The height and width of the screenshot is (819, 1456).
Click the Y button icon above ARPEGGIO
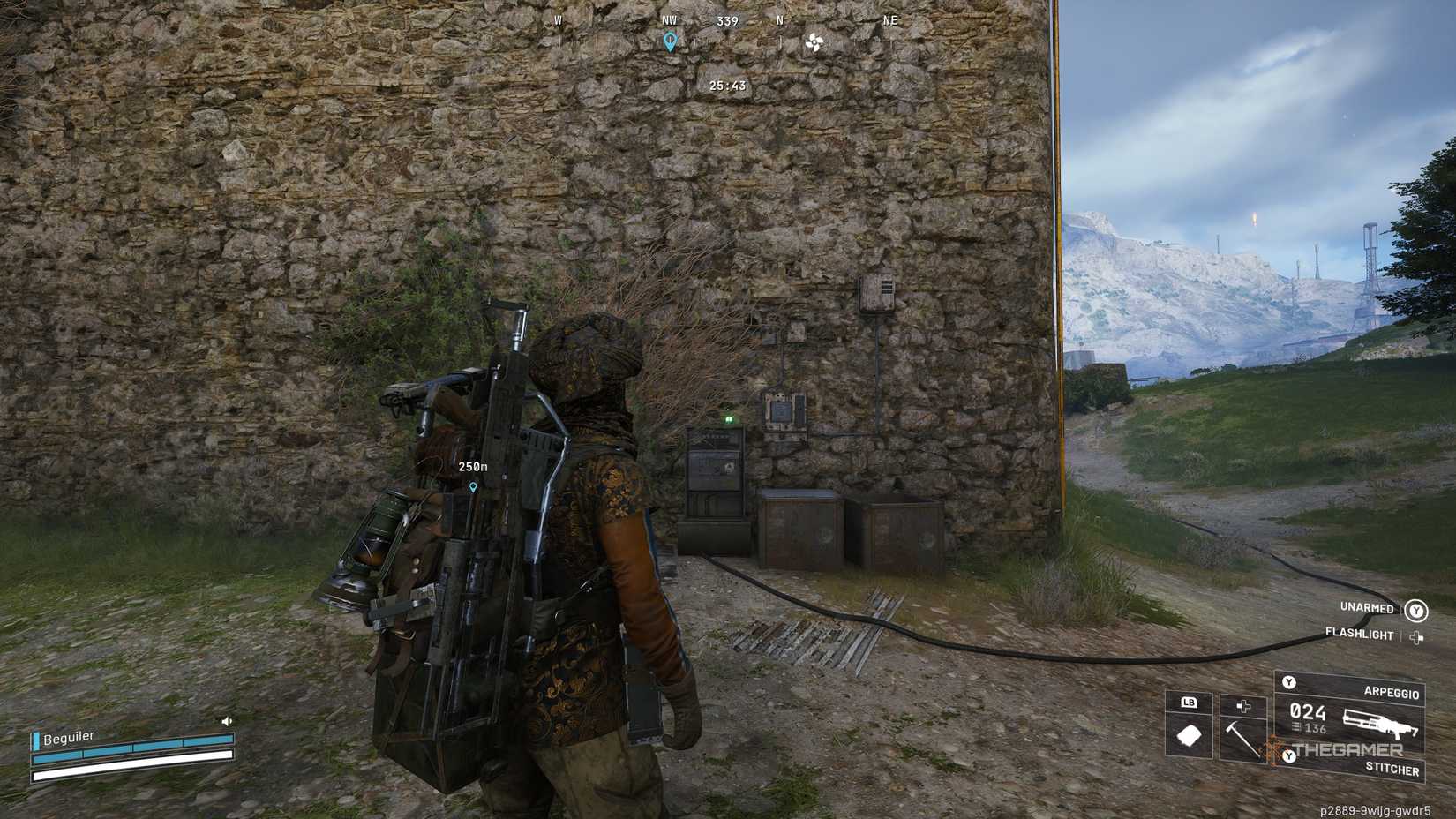[x=1290, y=683]
